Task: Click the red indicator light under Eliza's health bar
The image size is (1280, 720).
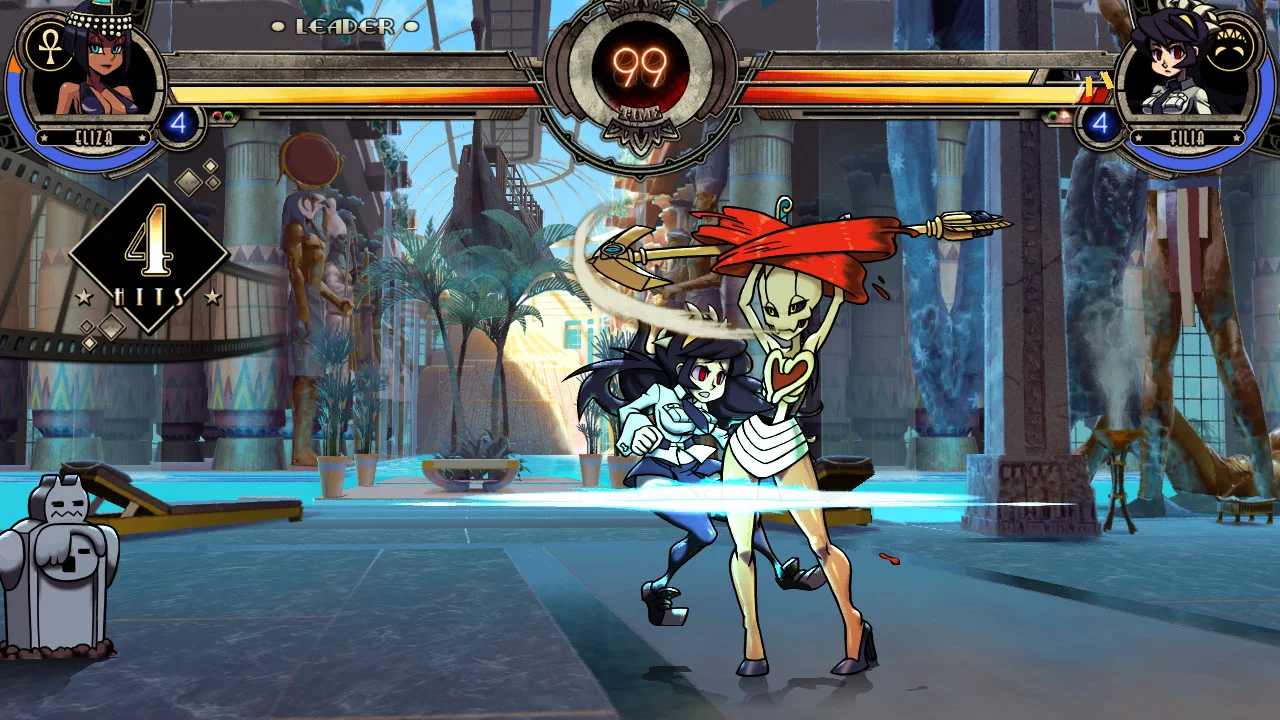Action: pos(217,115)
